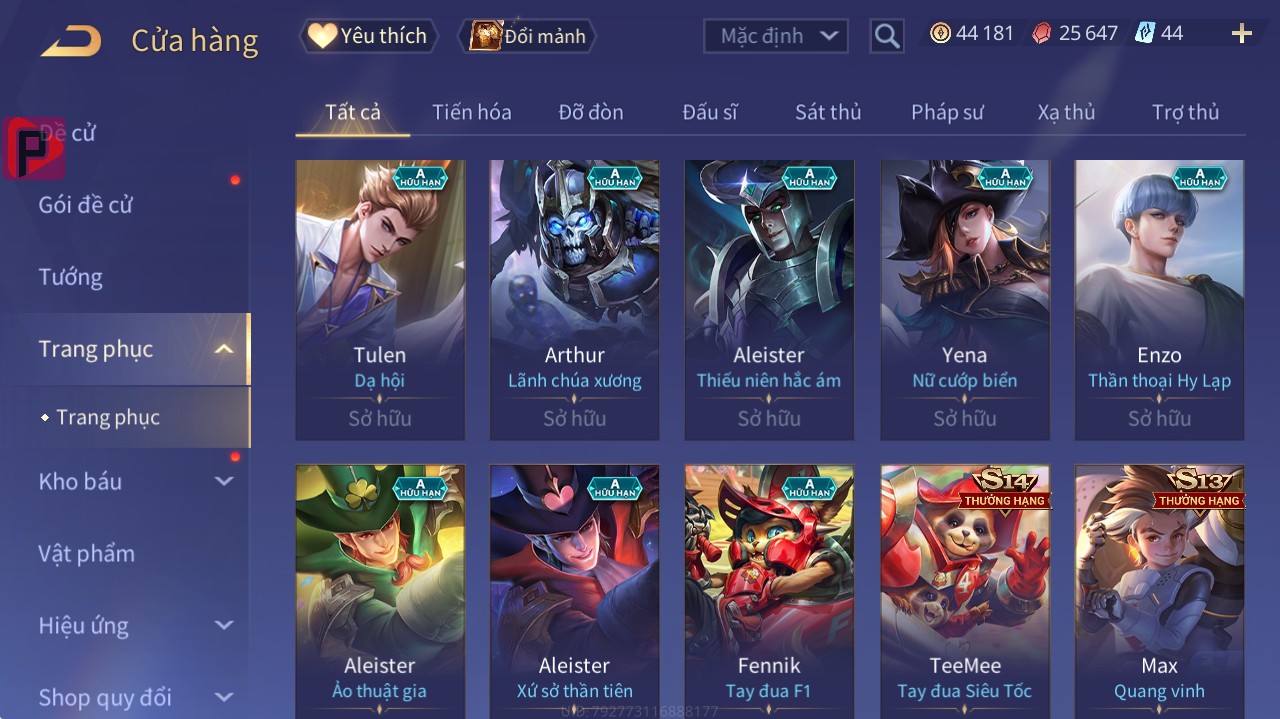Viewport: 1280px width, 719px height.
Task: Expand the Mặc định sort dropdown
Action: click(776, 36)
